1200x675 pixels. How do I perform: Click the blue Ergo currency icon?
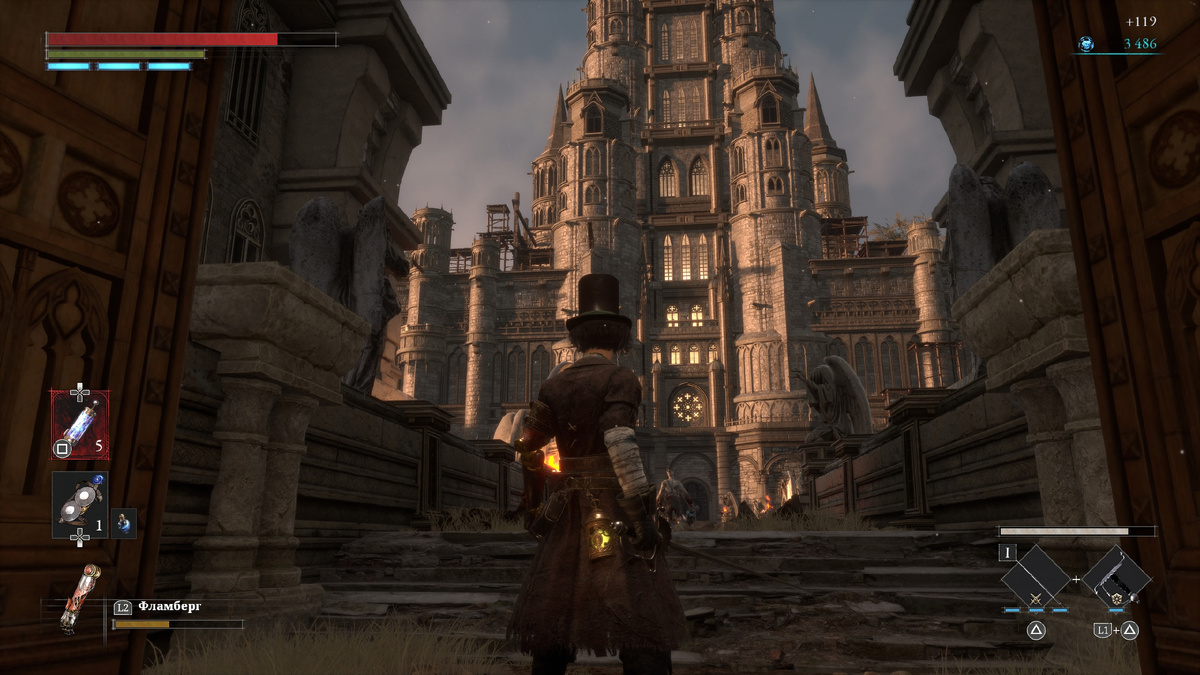[x=1086, y=44]
